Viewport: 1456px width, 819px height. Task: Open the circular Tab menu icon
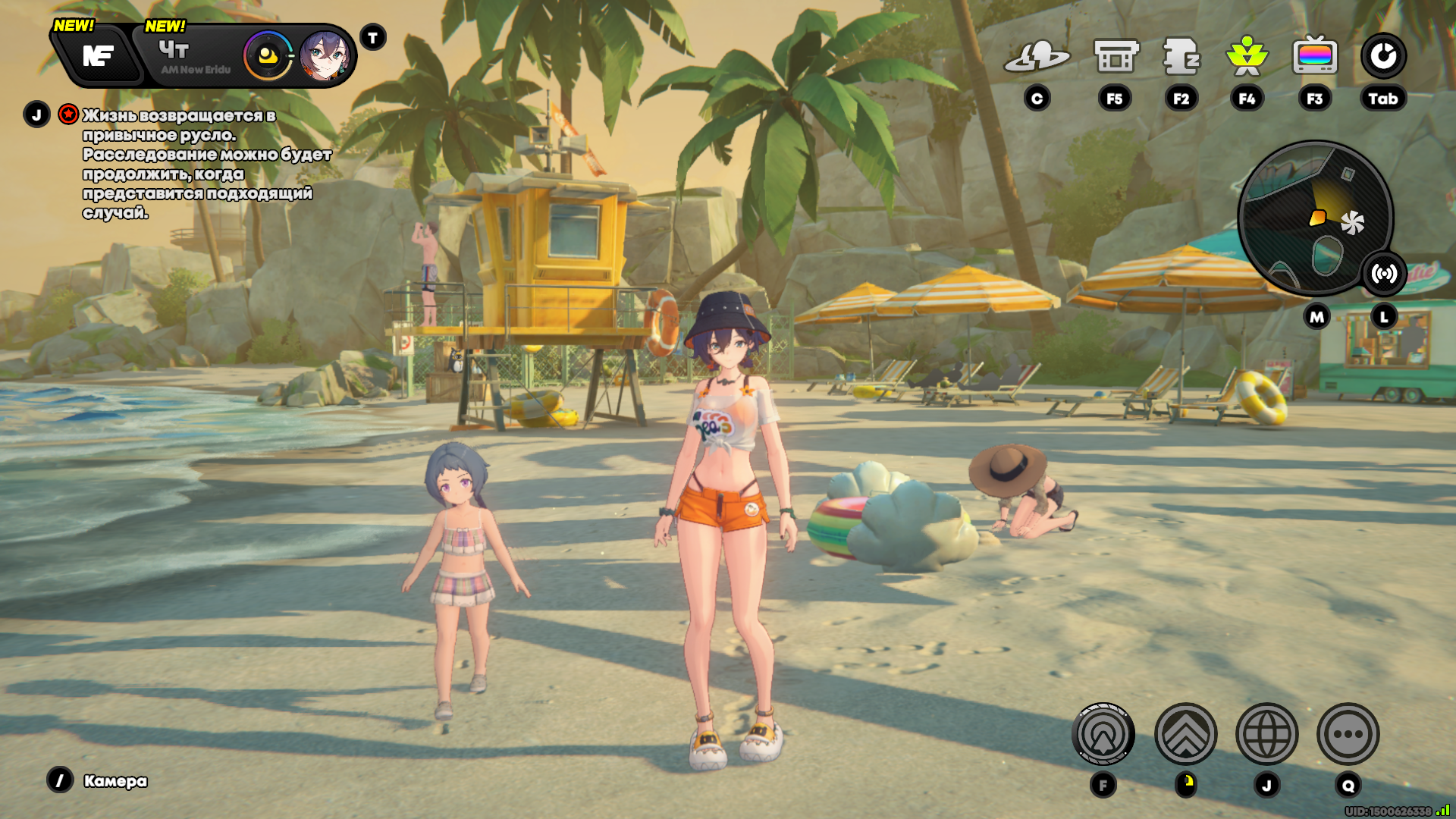point(1383,56)
